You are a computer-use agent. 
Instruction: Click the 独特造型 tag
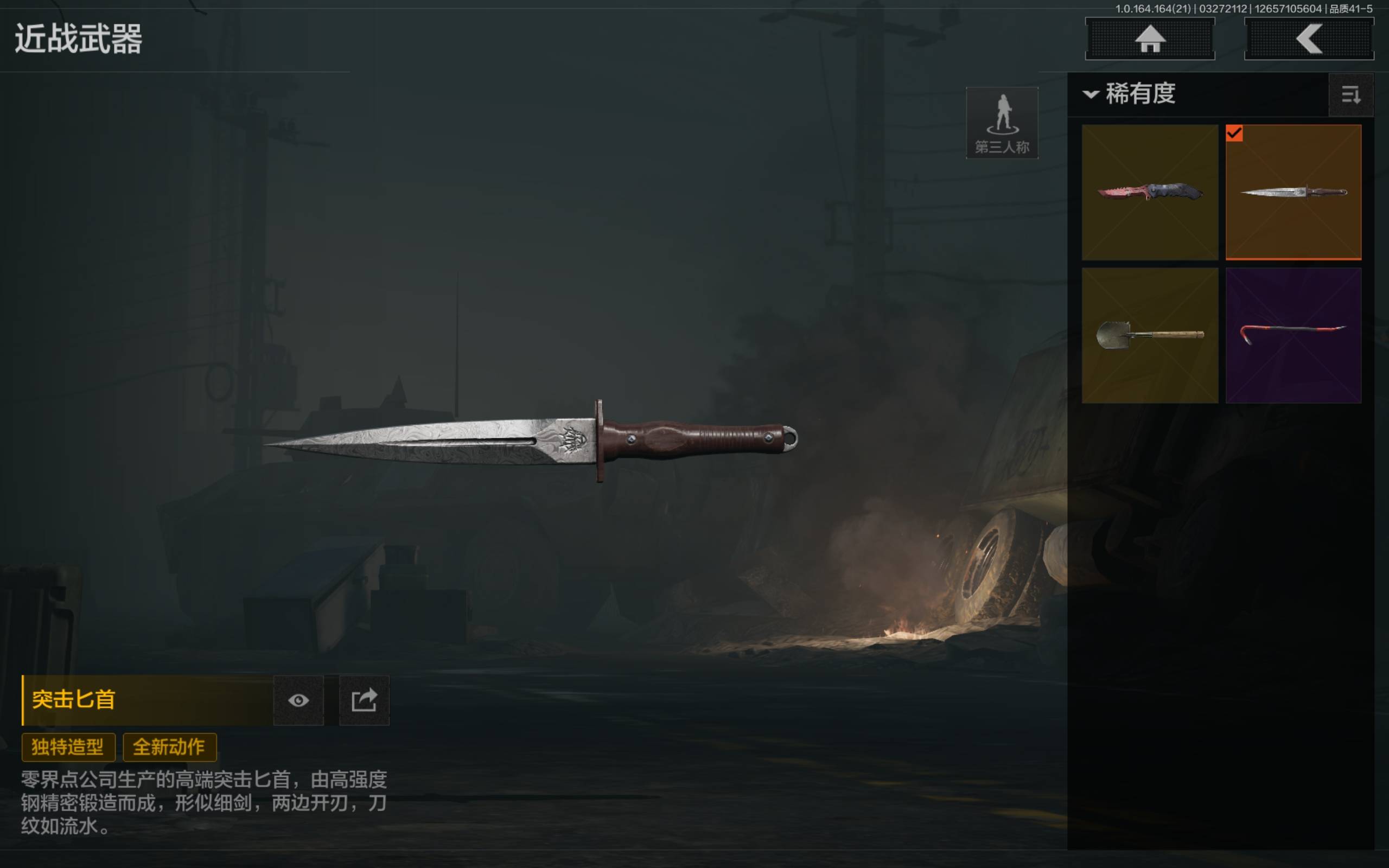[x=68, y=747]
